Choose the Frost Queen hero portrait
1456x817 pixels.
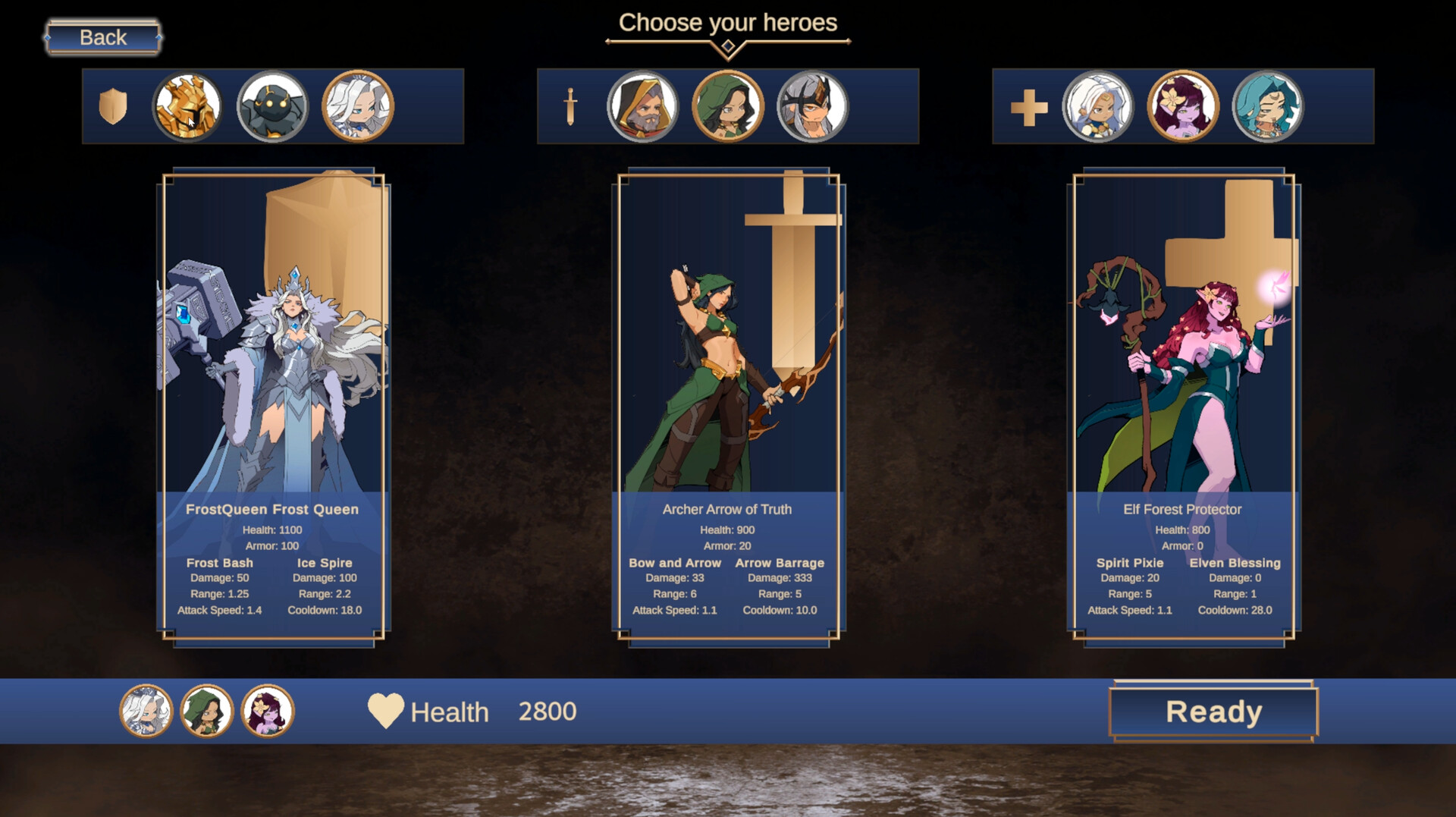pos(359,106)
